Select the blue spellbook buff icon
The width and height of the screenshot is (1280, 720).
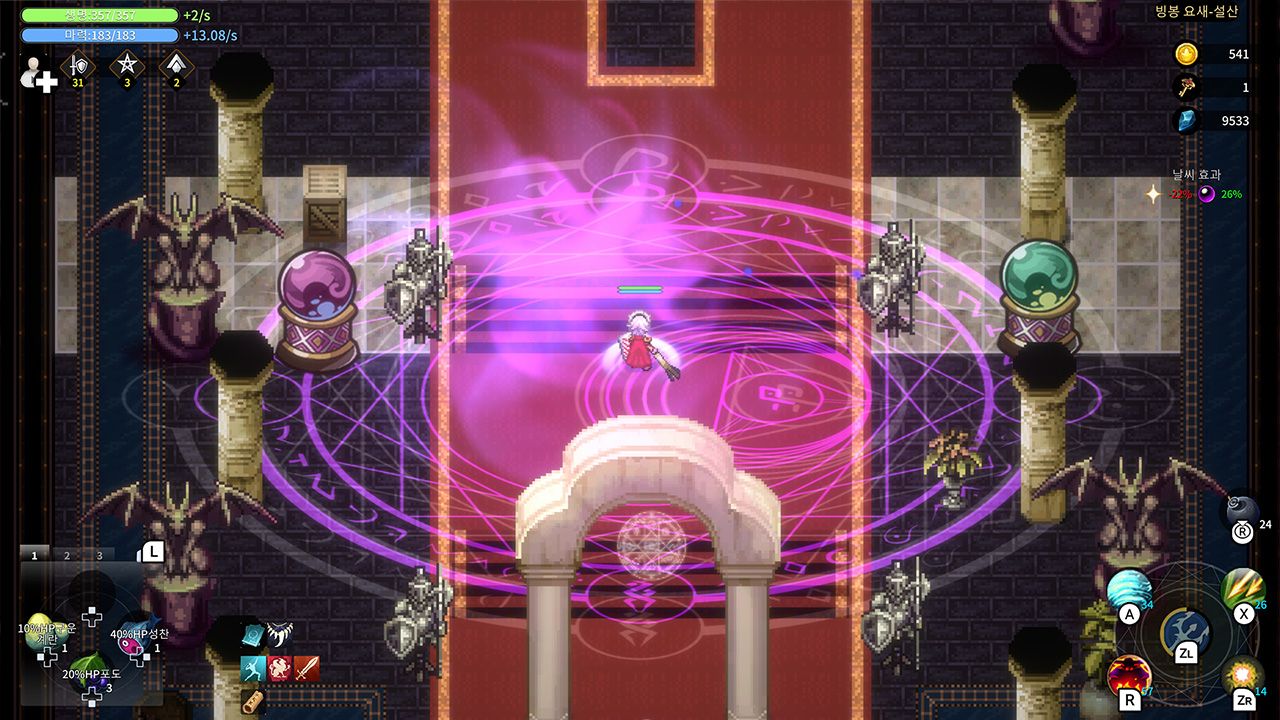pyautogui.click(x=252, y=635)
